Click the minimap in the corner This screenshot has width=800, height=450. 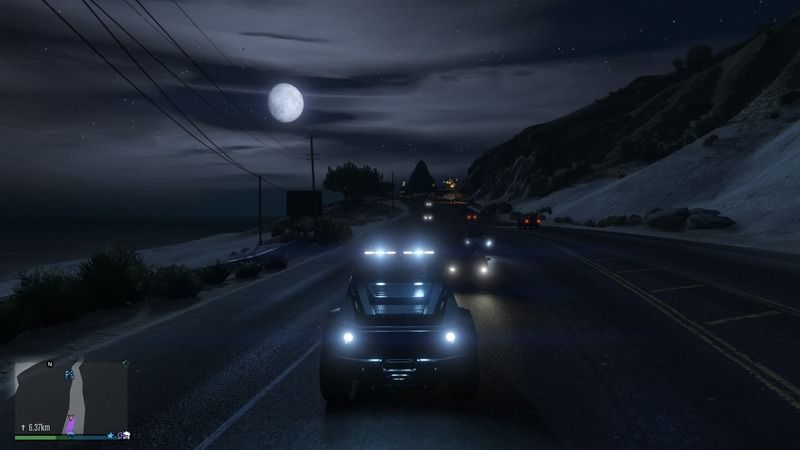71,397
